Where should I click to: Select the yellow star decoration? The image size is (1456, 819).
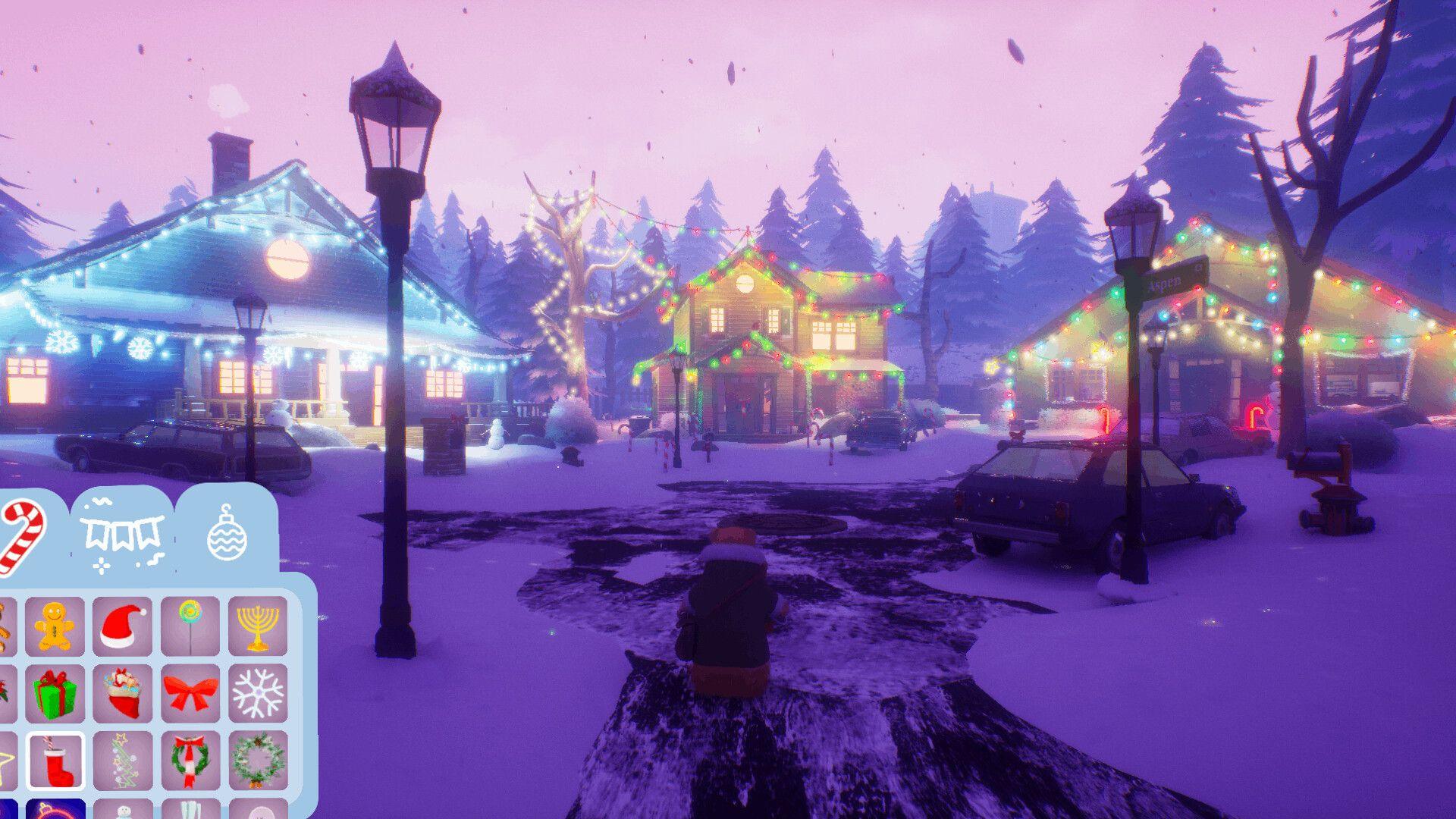click(x=6, y=757)
